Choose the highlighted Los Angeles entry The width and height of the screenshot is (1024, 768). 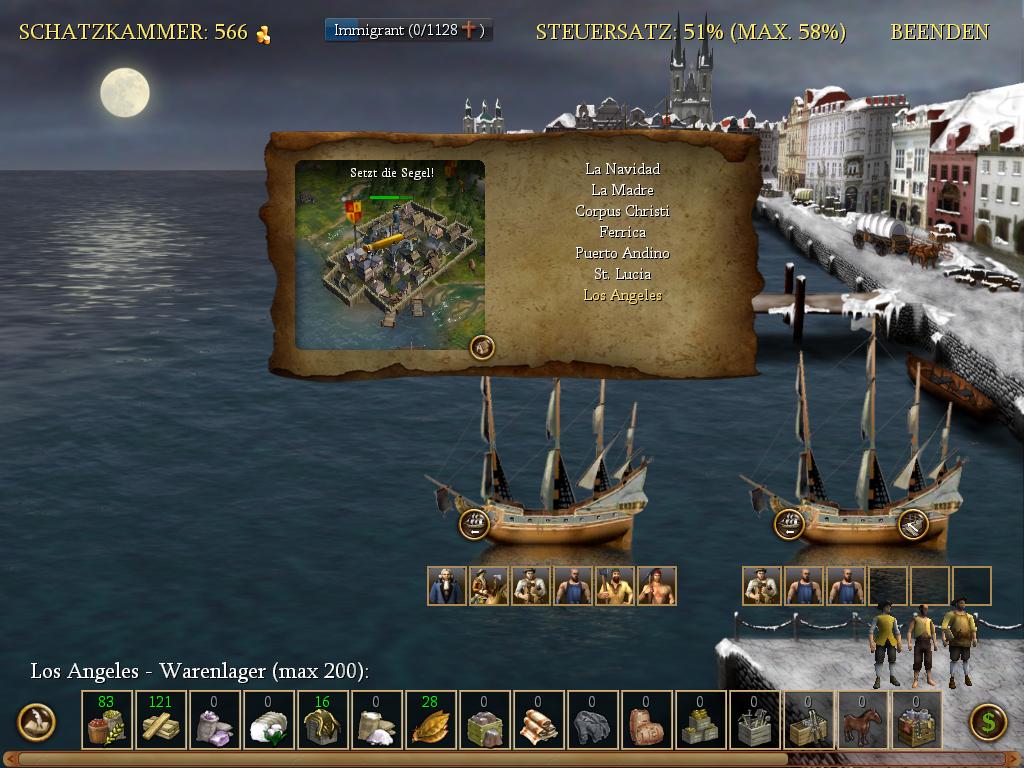622,295
